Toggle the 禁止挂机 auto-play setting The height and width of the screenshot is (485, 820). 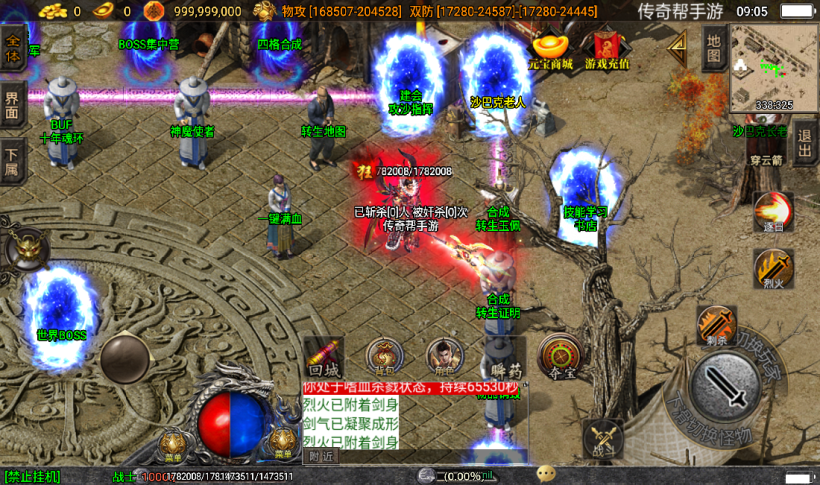[x=32, y=476]
